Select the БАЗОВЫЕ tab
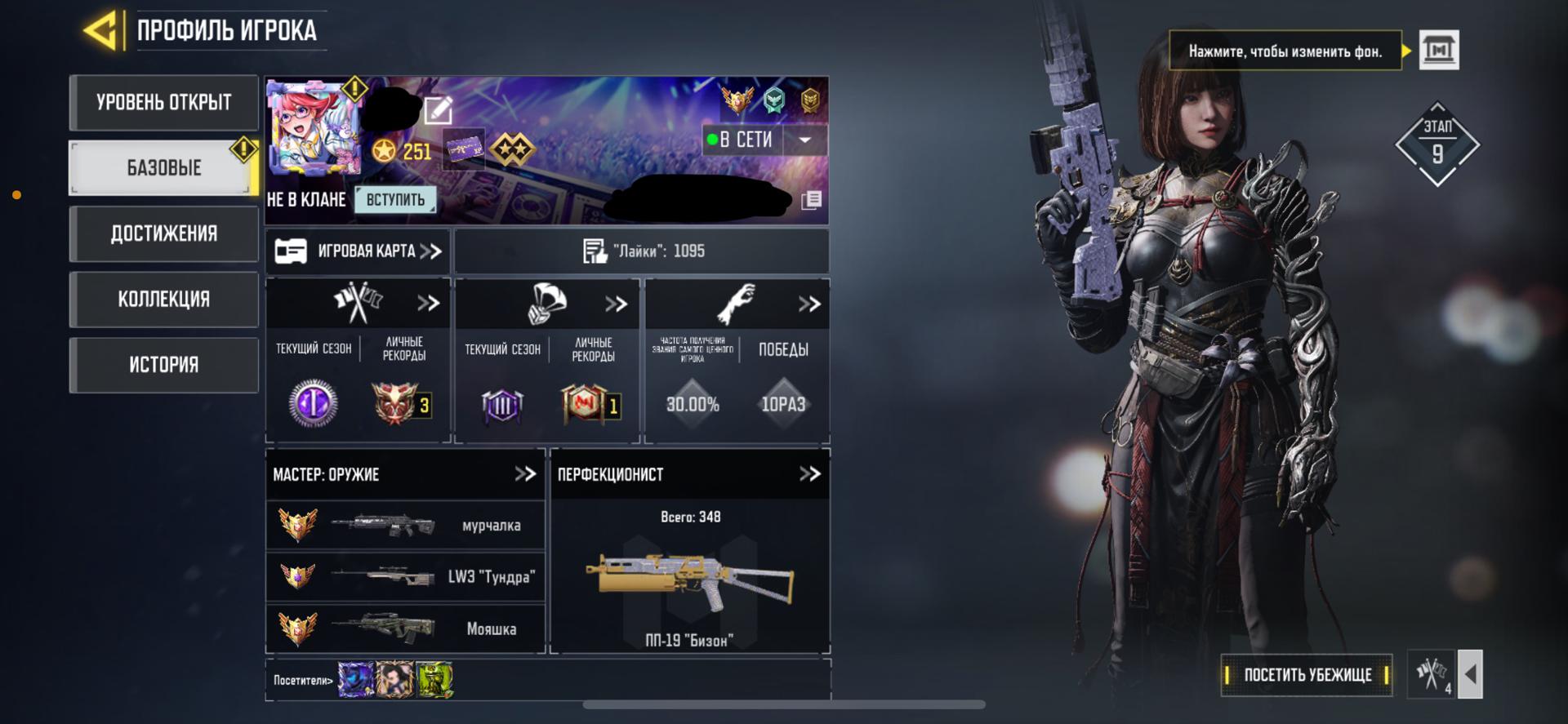This screenshot has width=1568, height=724. point(164,168)
